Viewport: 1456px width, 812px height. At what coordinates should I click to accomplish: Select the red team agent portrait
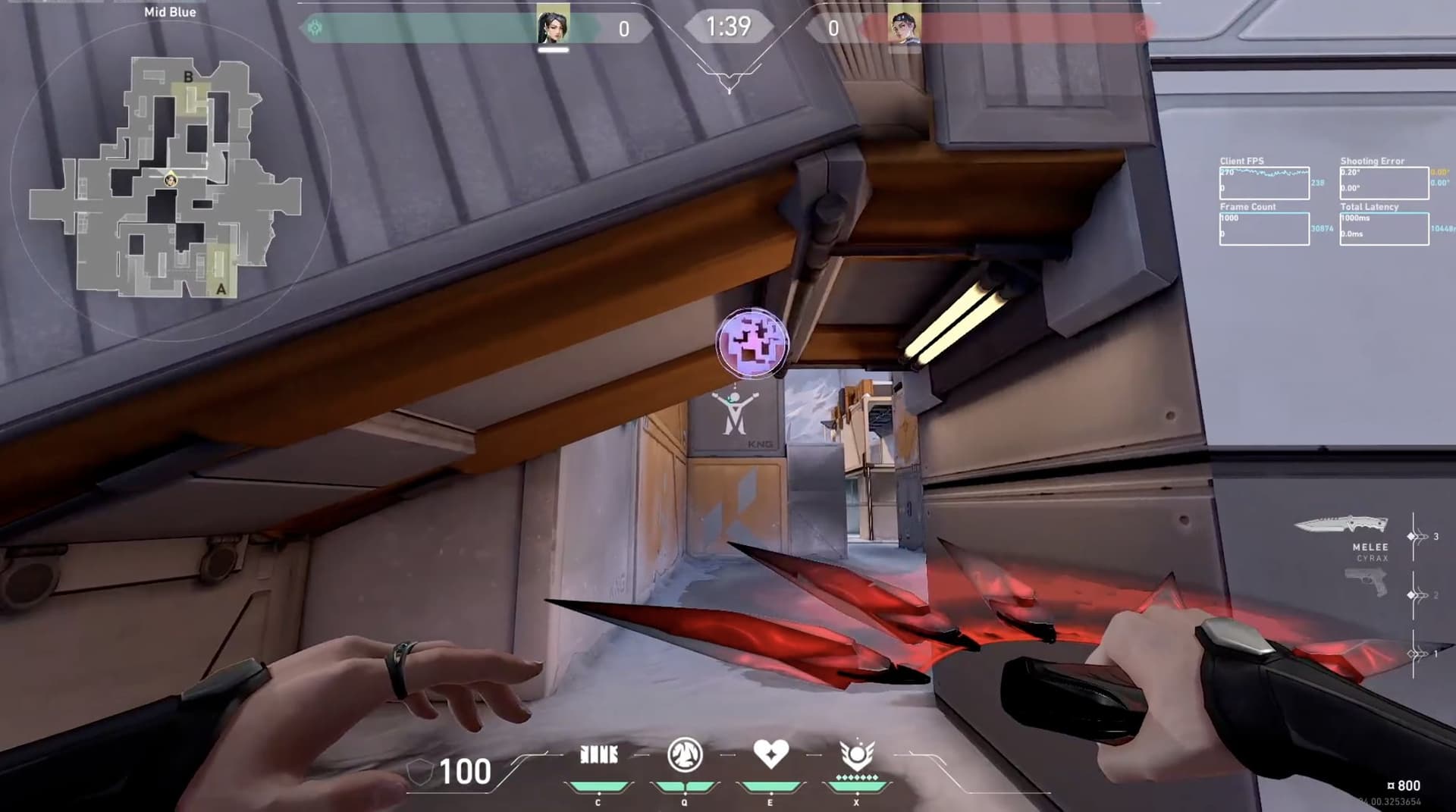click(904, 27)
